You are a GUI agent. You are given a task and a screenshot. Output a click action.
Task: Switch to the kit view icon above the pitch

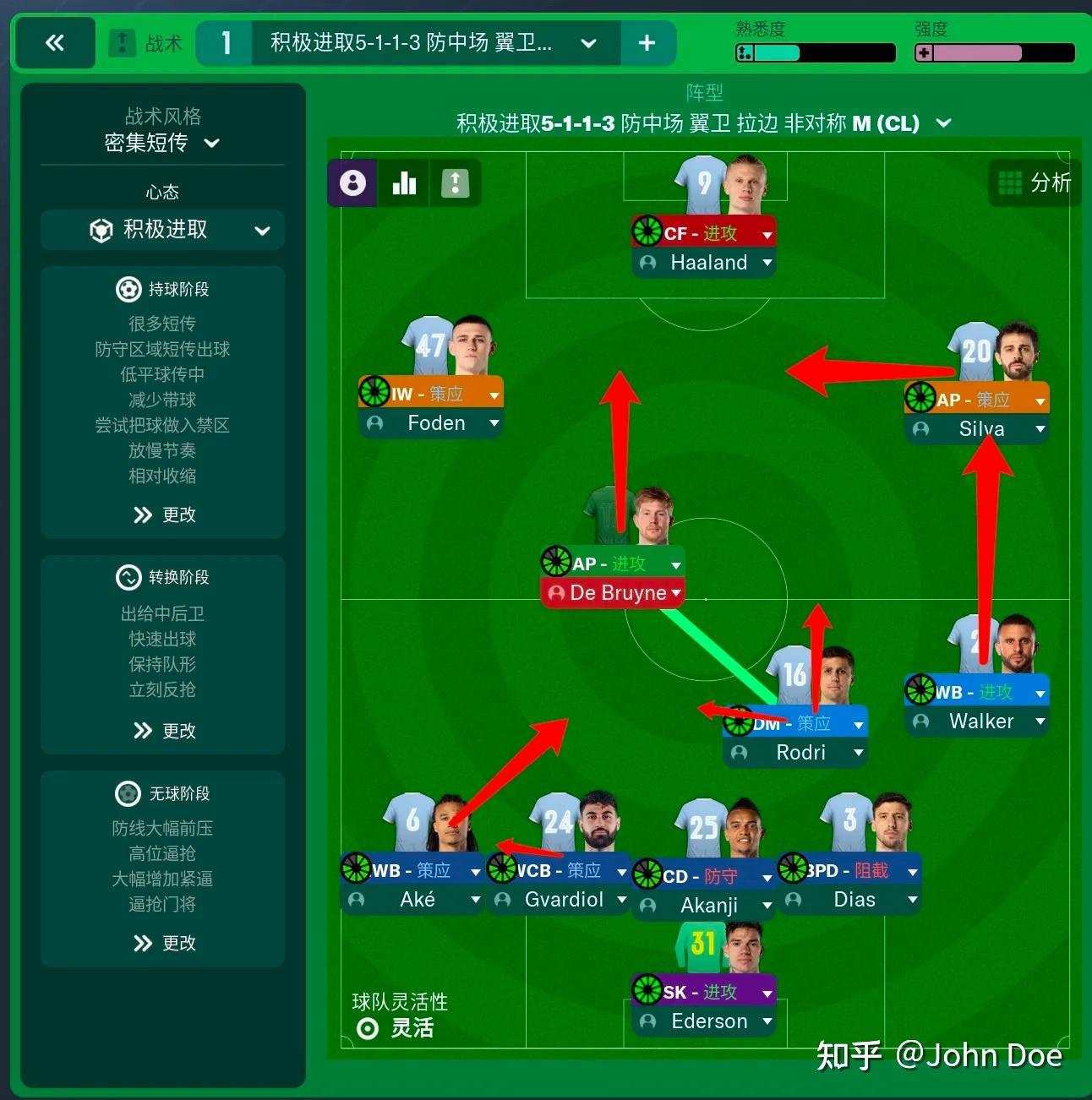tap(456, 182)
